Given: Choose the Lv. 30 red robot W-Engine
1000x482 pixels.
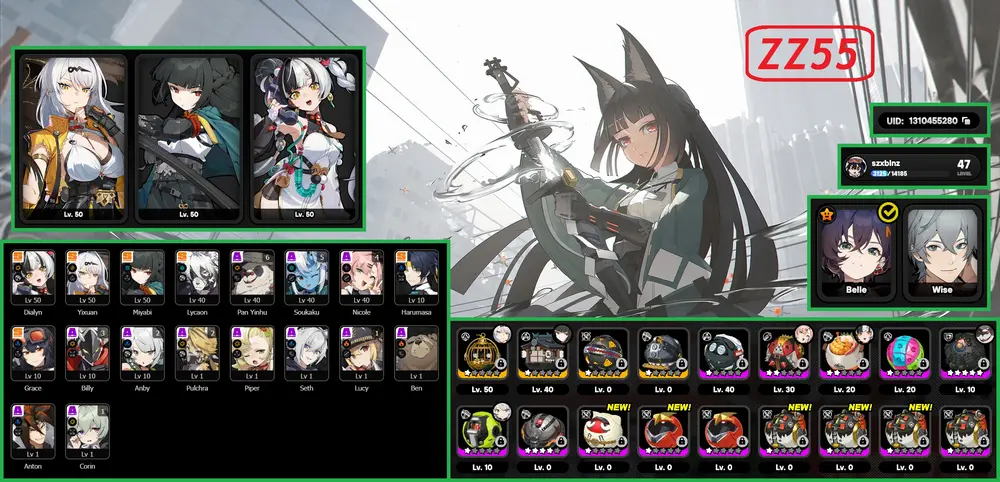Looking at the screenshot, I should click(783, 357).
